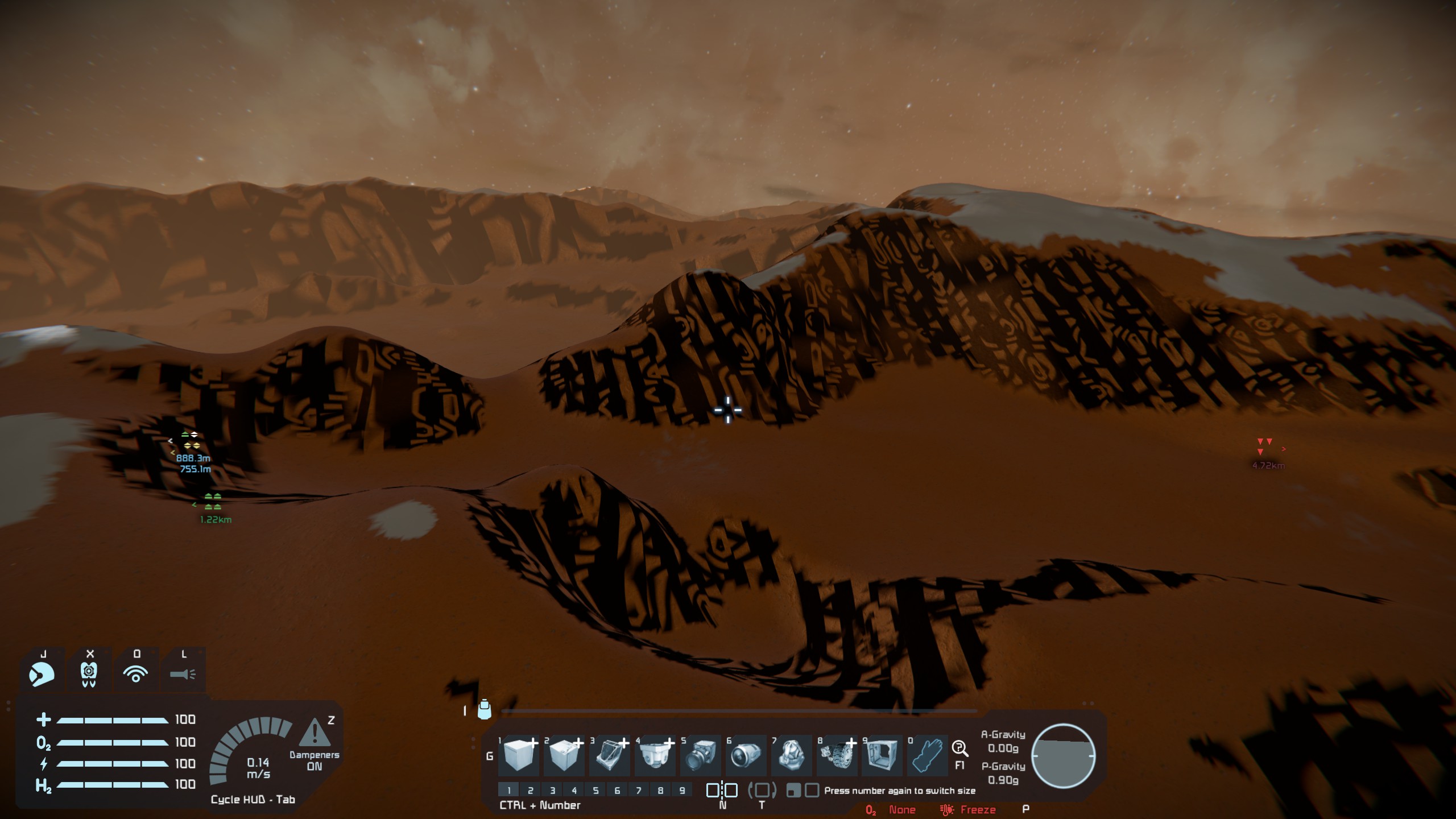Pick the hollow frame block in slot 9
The height and width of the screenshot is (819, 1456).
[882, 755]
